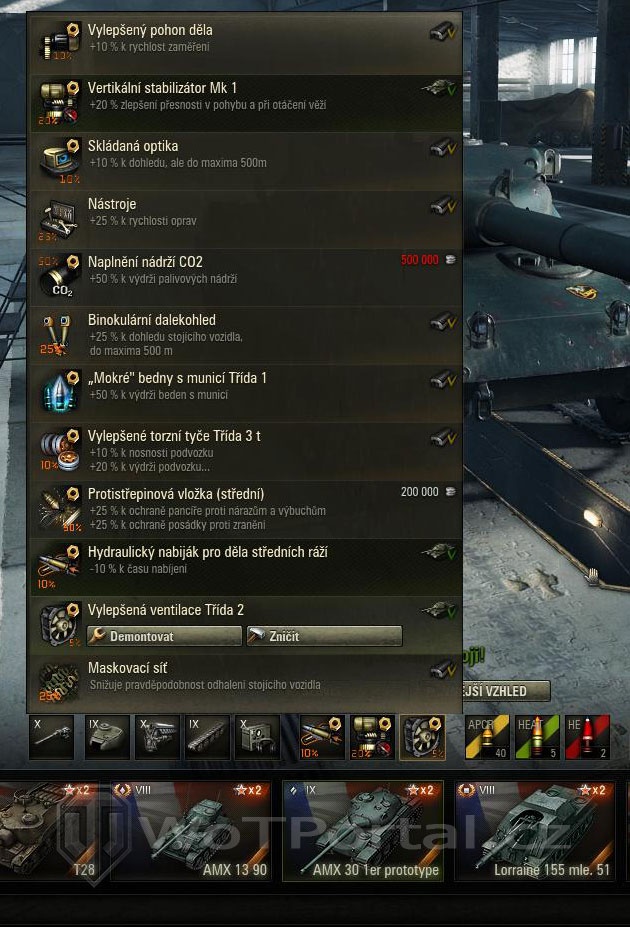Open the HE ammo slot

(587, 737)
